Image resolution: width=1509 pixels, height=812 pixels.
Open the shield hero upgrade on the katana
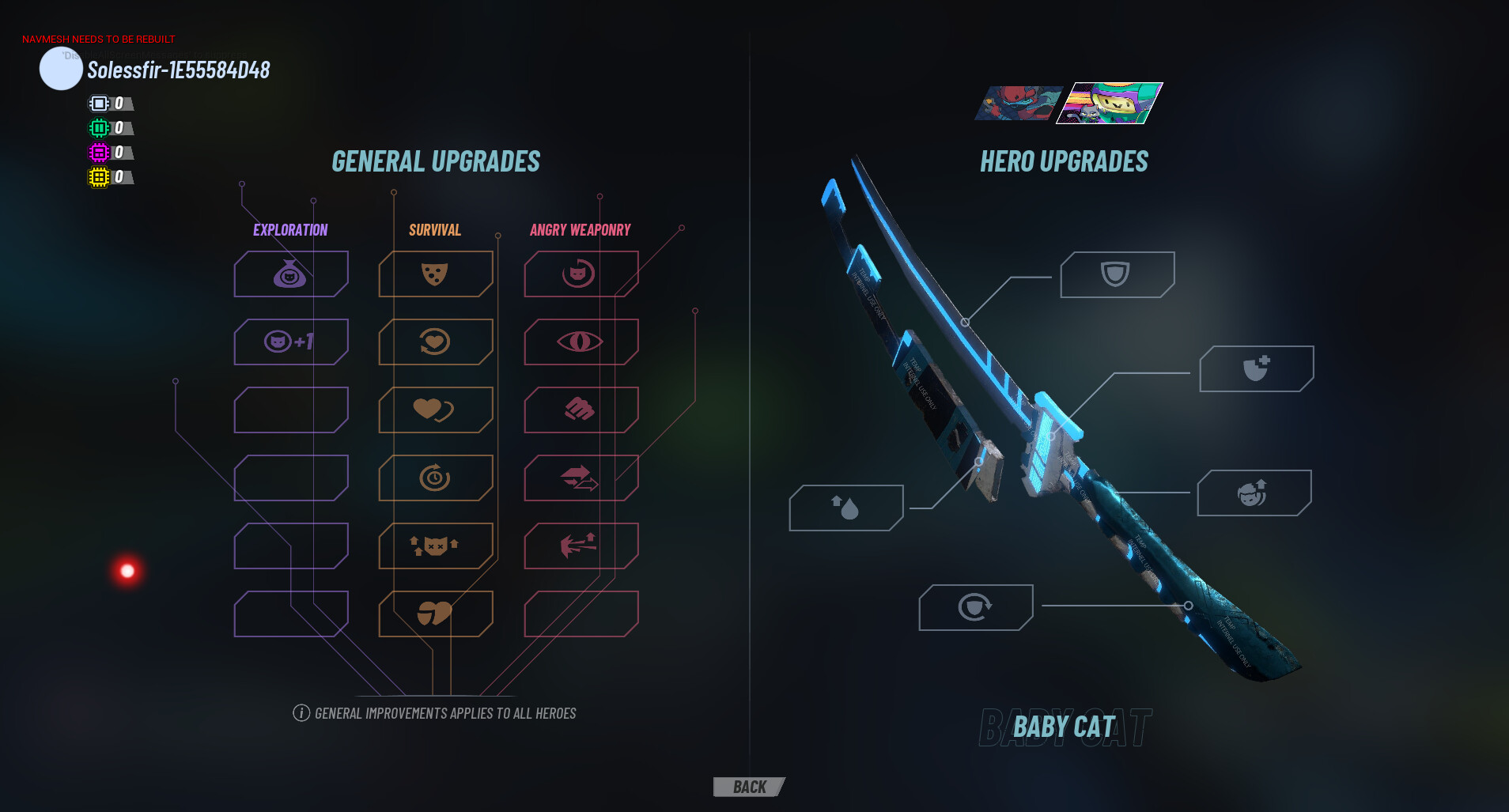(1117, 274)
